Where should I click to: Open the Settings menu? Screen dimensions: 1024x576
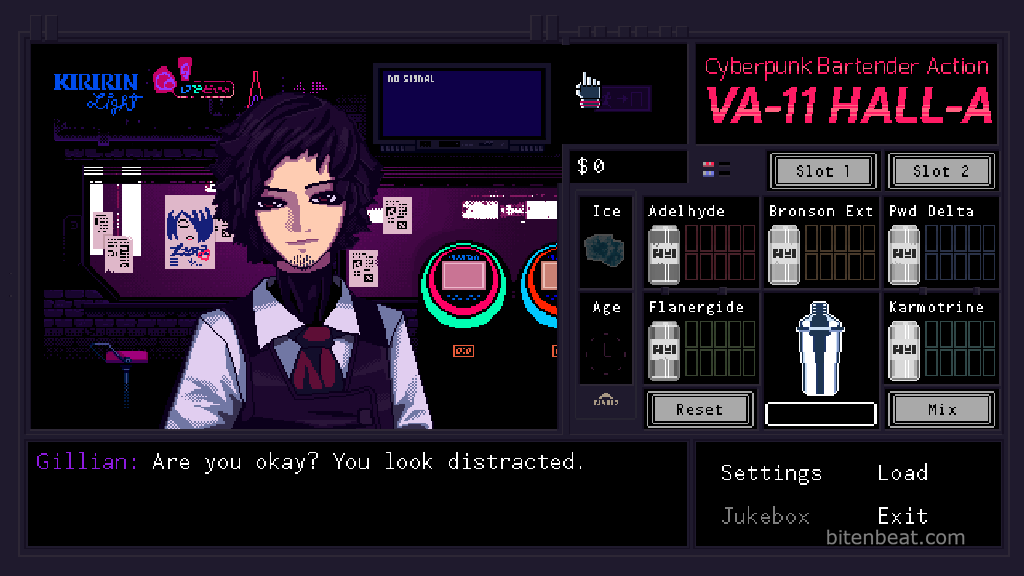point(771,473)
